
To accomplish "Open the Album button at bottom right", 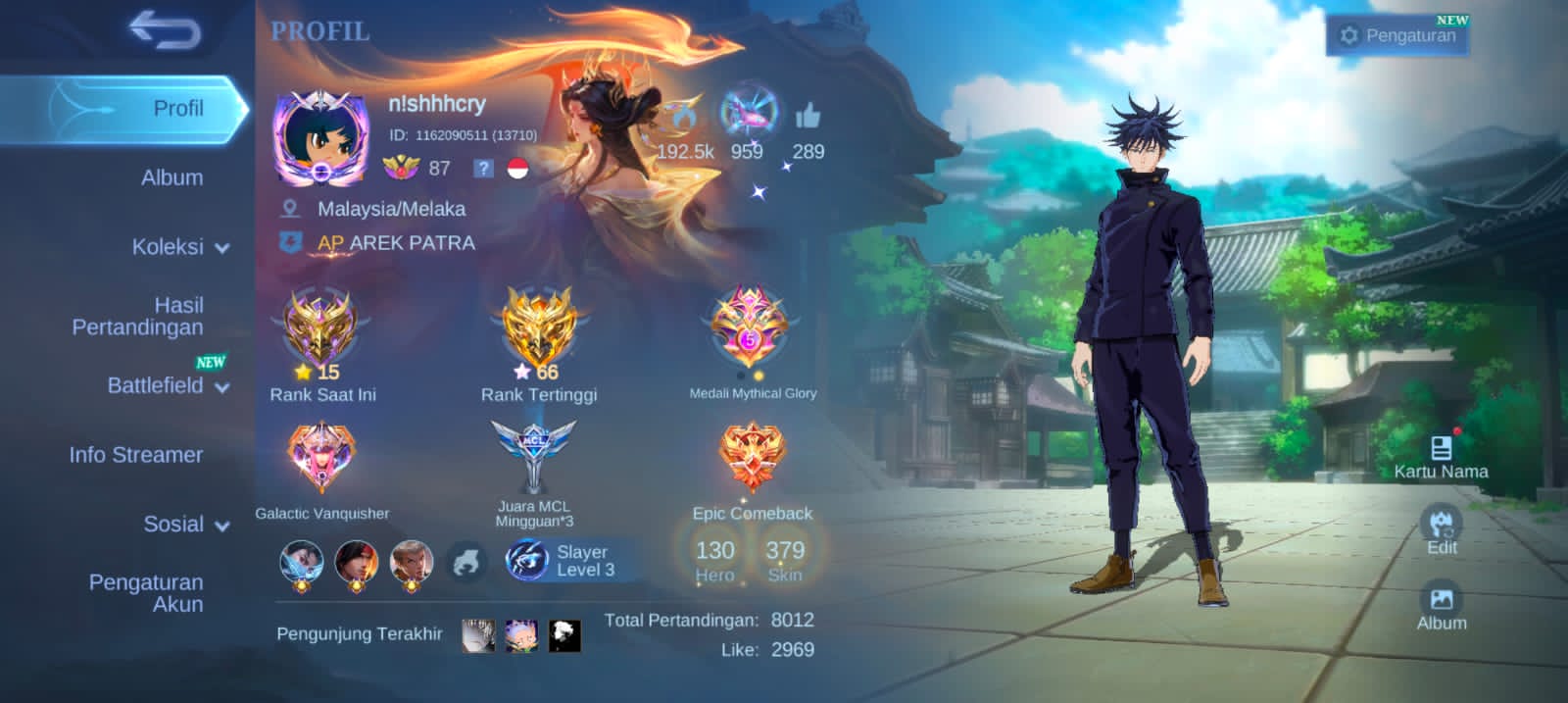I will (1441, 607).
